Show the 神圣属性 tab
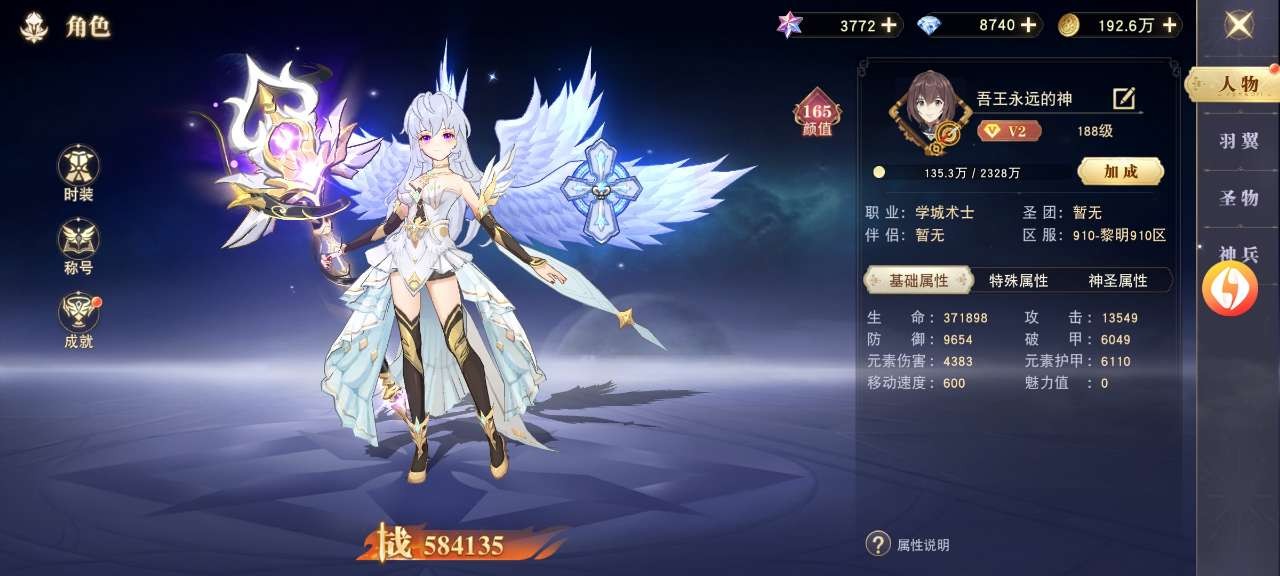Image resolution: width=1280 pixels, height=576 pixels. click(x=1118, y=281)
